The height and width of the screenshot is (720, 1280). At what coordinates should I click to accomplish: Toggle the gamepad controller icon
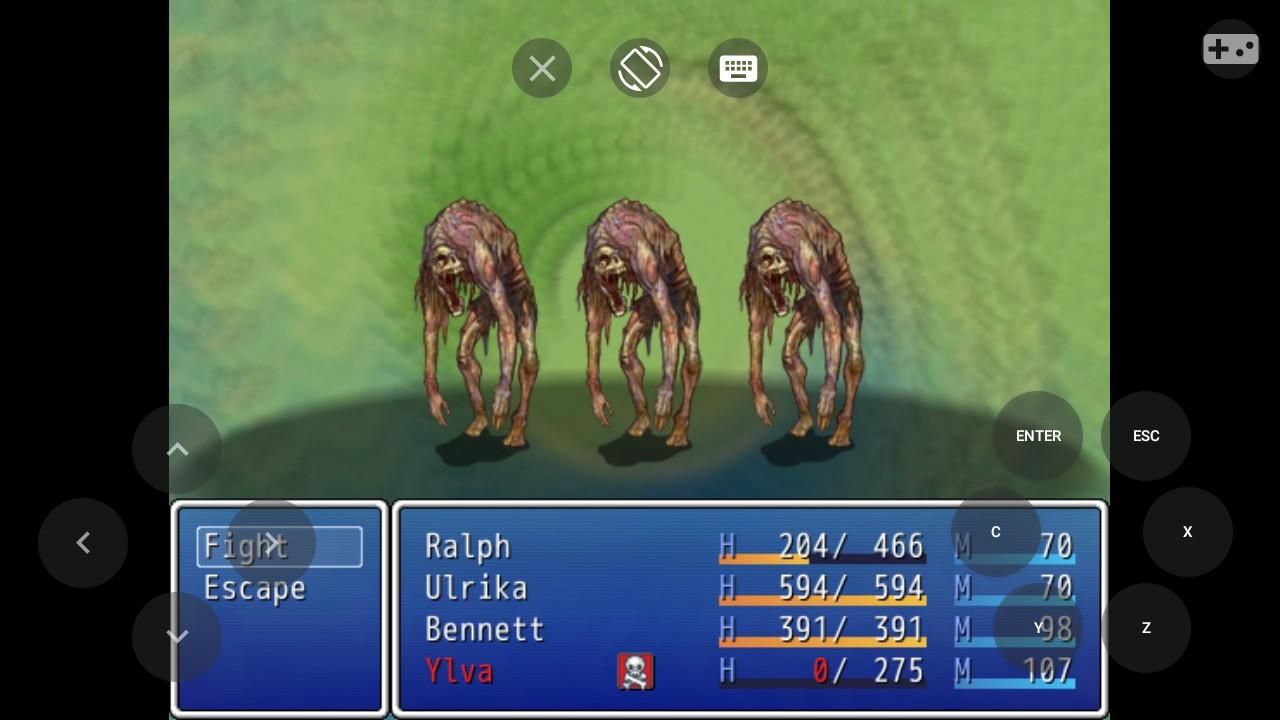coord(1230,48)
